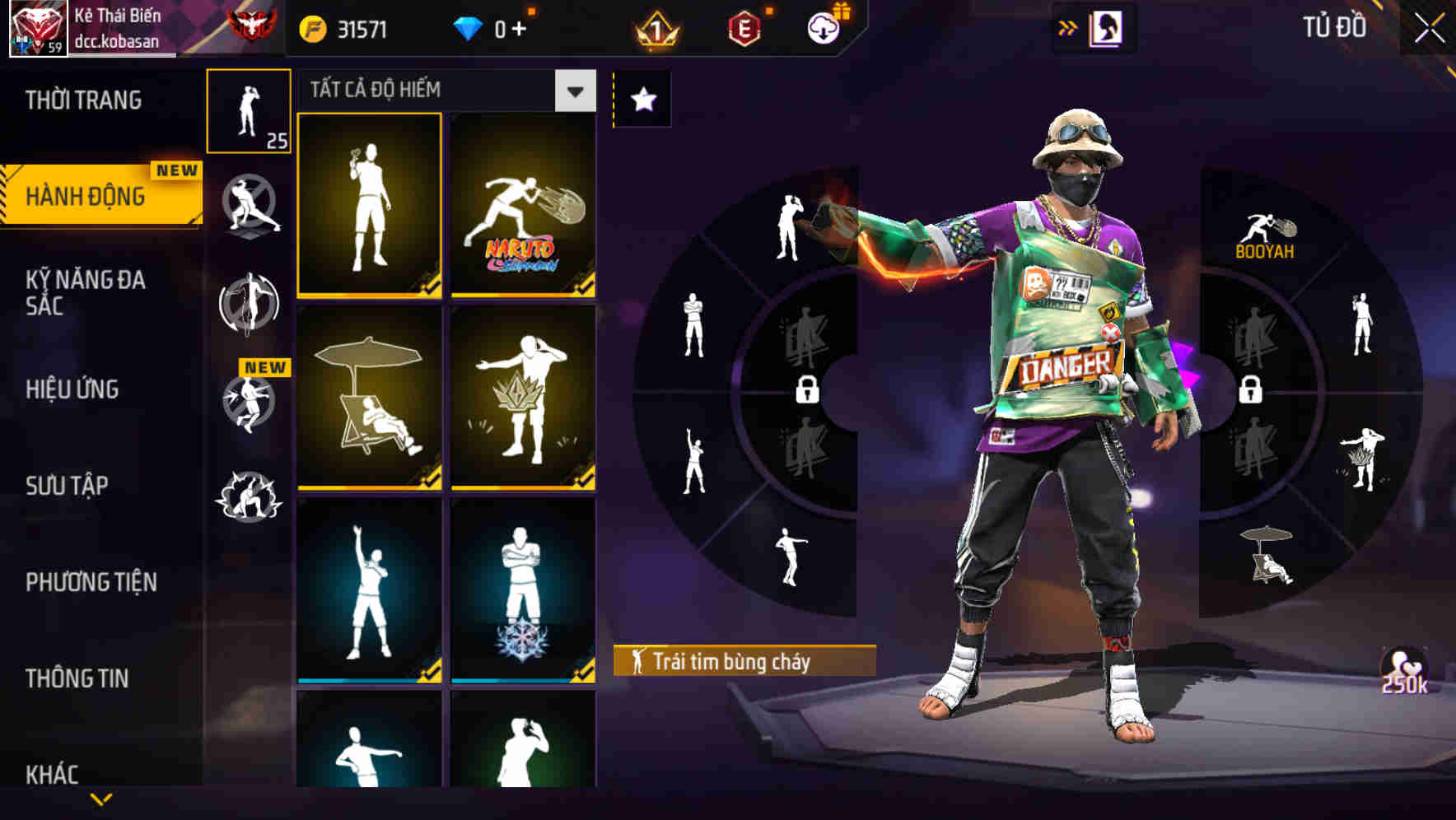Select the beach chair umbrella emote
Image resolution: width=1456 pixels, height=820 pixels.
368,398
